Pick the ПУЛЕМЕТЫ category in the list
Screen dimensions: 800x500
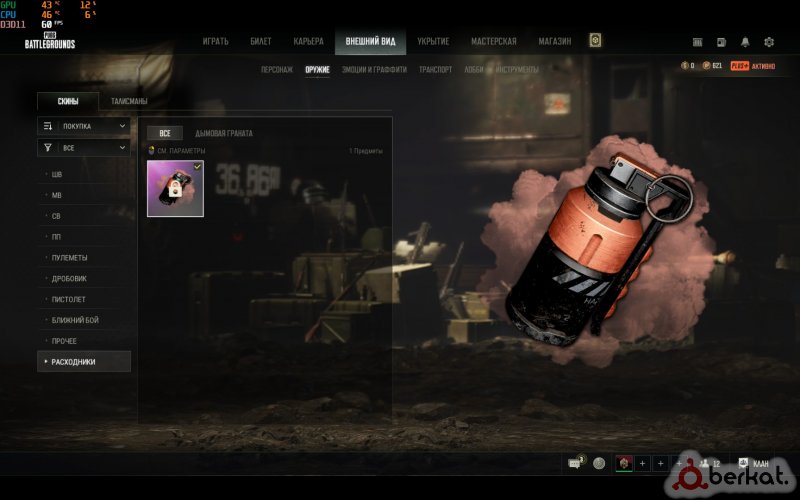pos(68,257)
